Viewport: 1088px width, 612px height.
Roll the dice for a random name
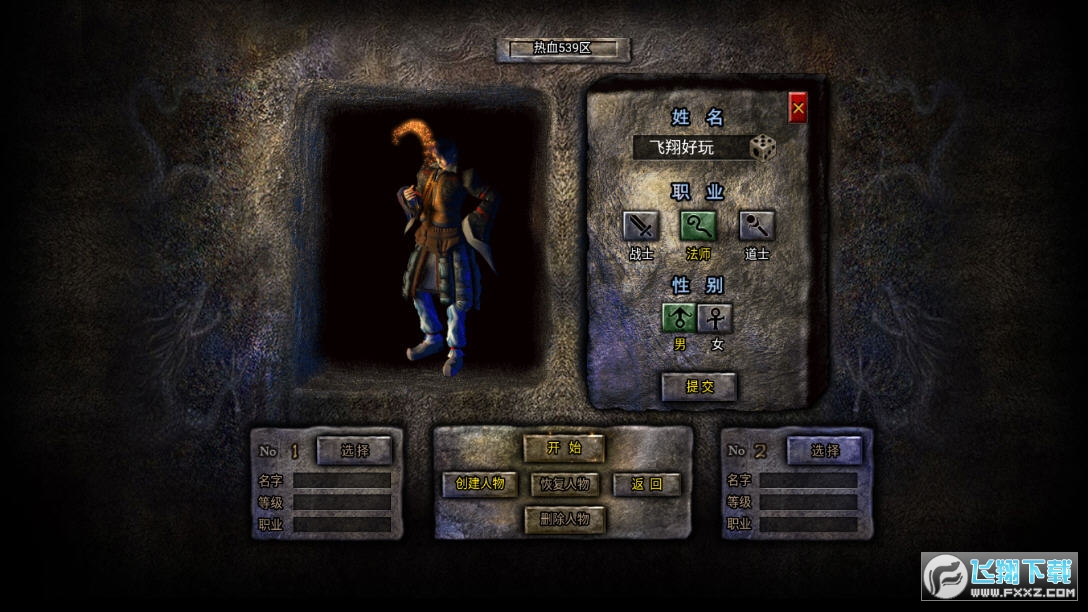pyautogui.click(x=763, y=148)
